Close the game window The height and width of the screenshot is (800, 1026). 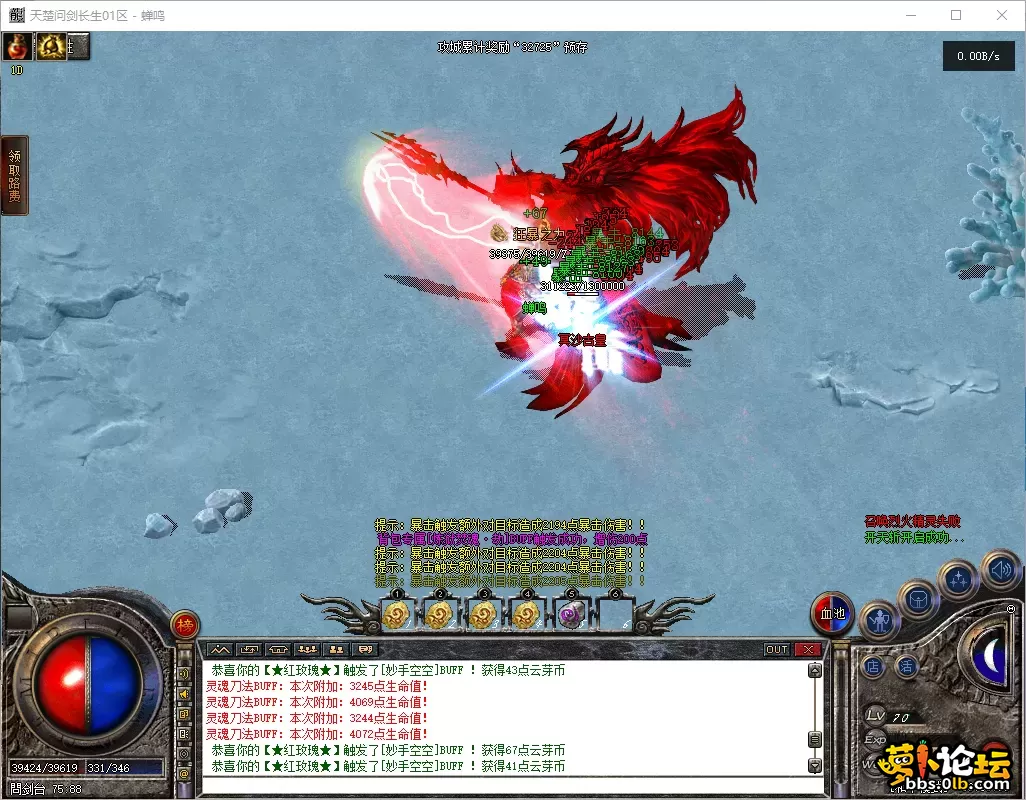1002,15
